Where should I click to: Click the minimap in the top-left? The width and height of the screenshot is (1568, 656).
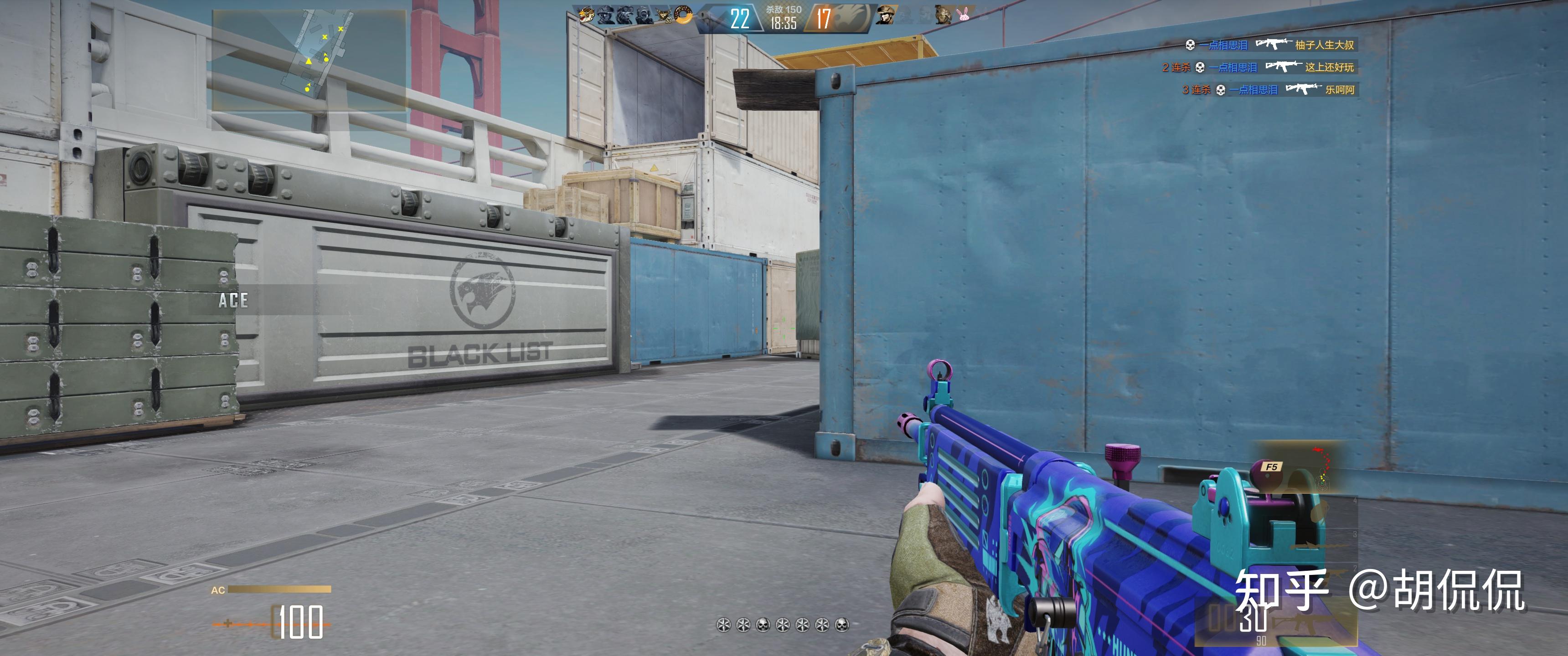(309, 60)
